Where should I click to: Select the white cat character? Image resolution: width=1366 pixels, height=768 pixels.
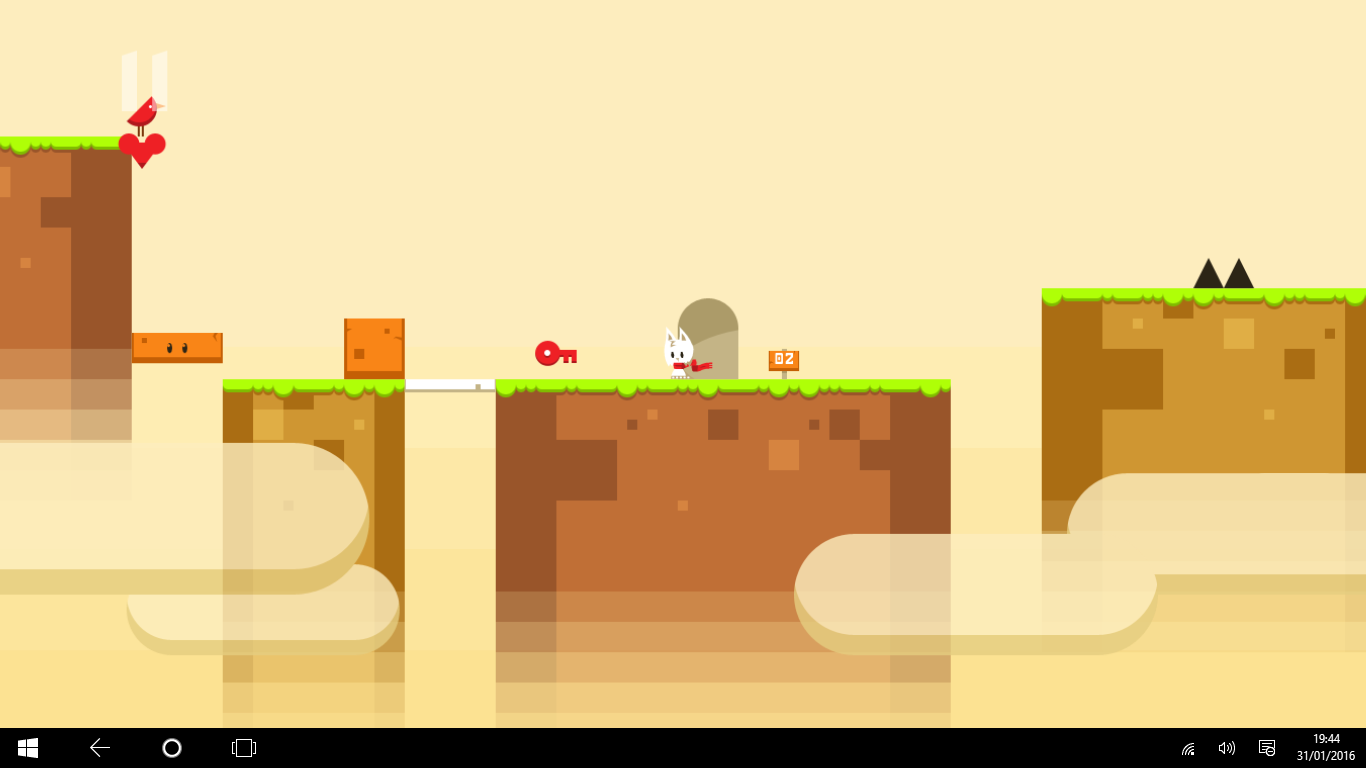[x=680, y=348]
